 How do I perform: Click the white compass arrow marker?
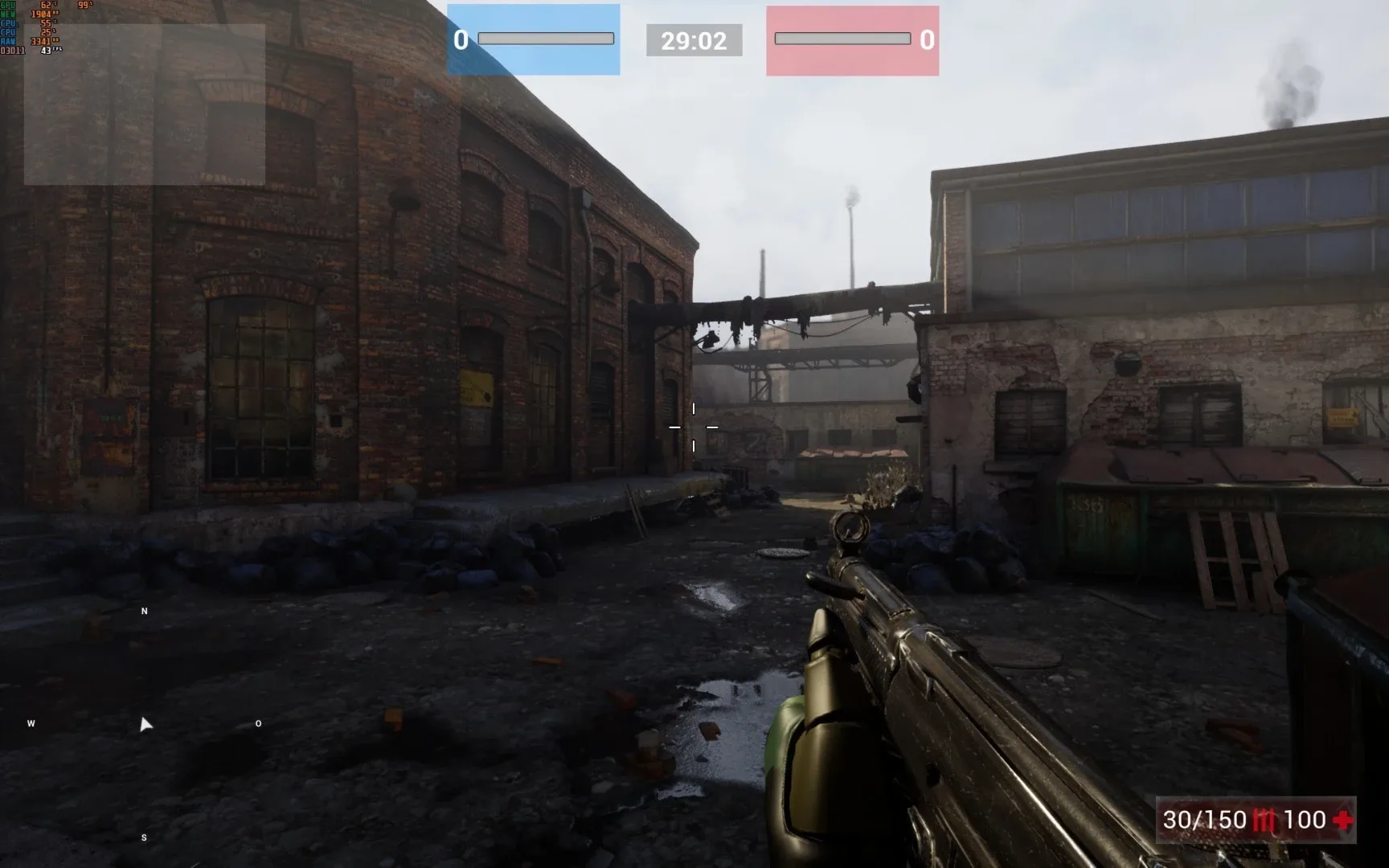[145, 724]
